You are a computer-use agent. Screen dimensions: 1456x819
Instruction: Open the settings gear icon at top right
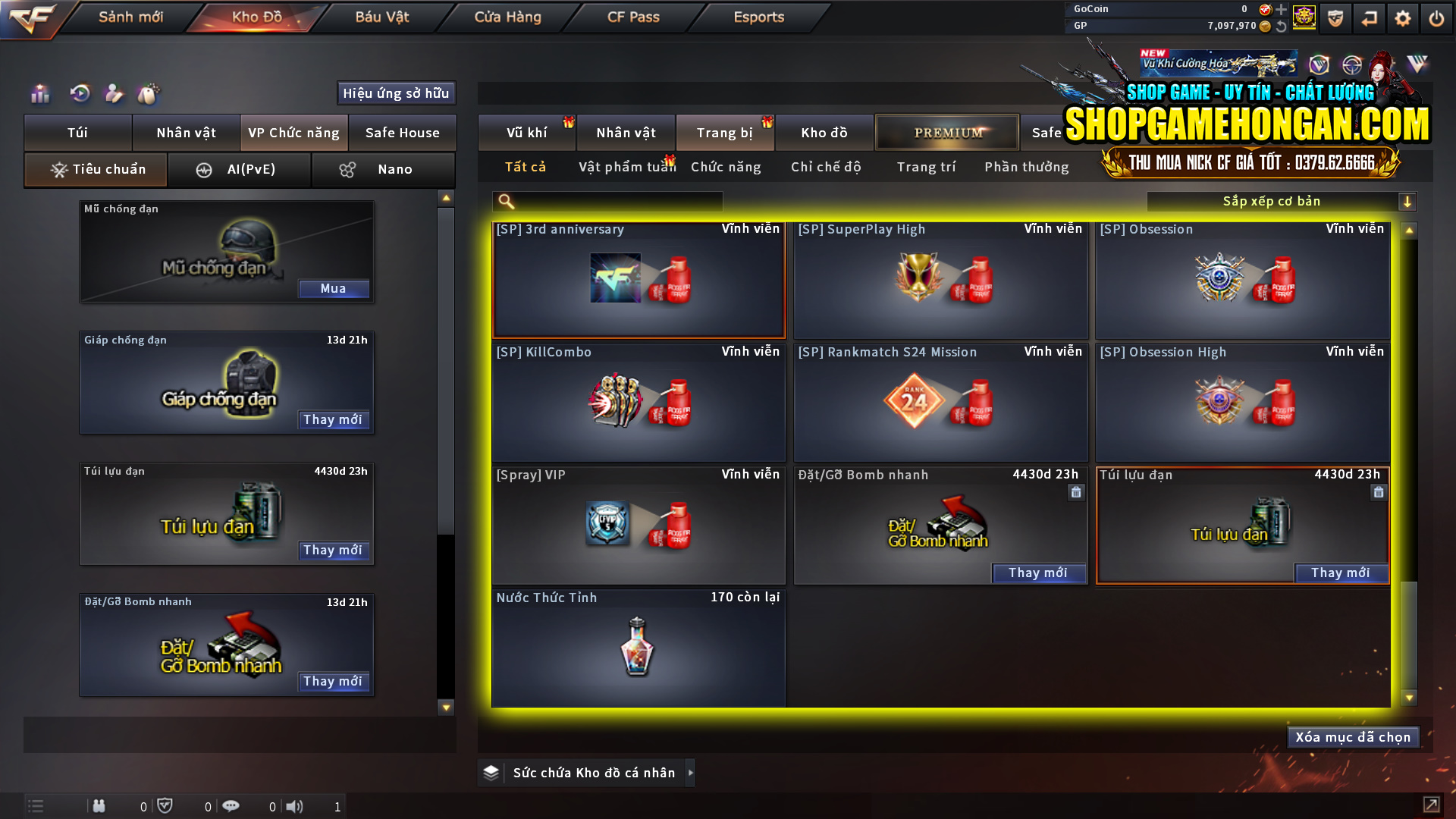(x=1402, y=18)
